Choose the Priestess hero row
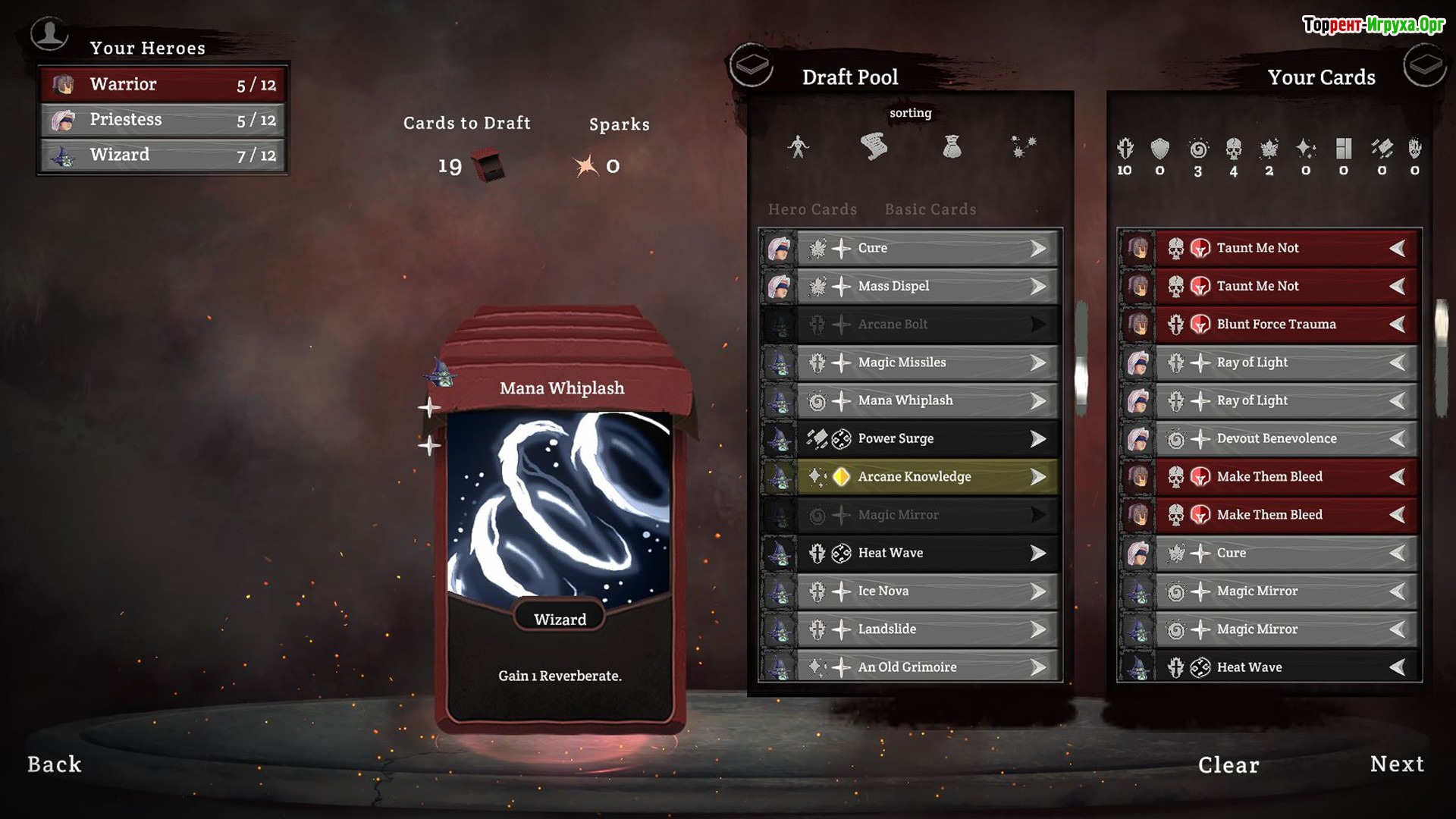 (163, 120)
